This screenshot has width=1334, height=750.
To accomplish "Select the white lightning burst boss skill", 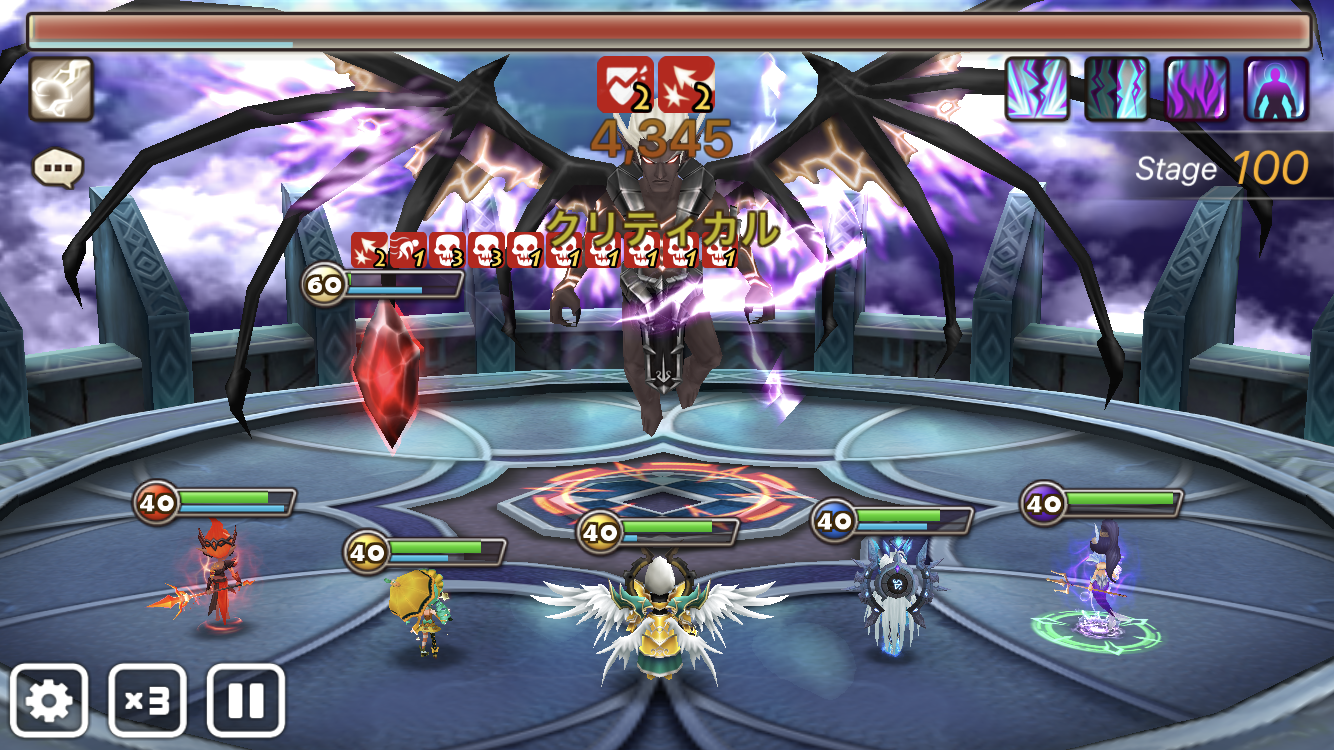I will 1037,89.
